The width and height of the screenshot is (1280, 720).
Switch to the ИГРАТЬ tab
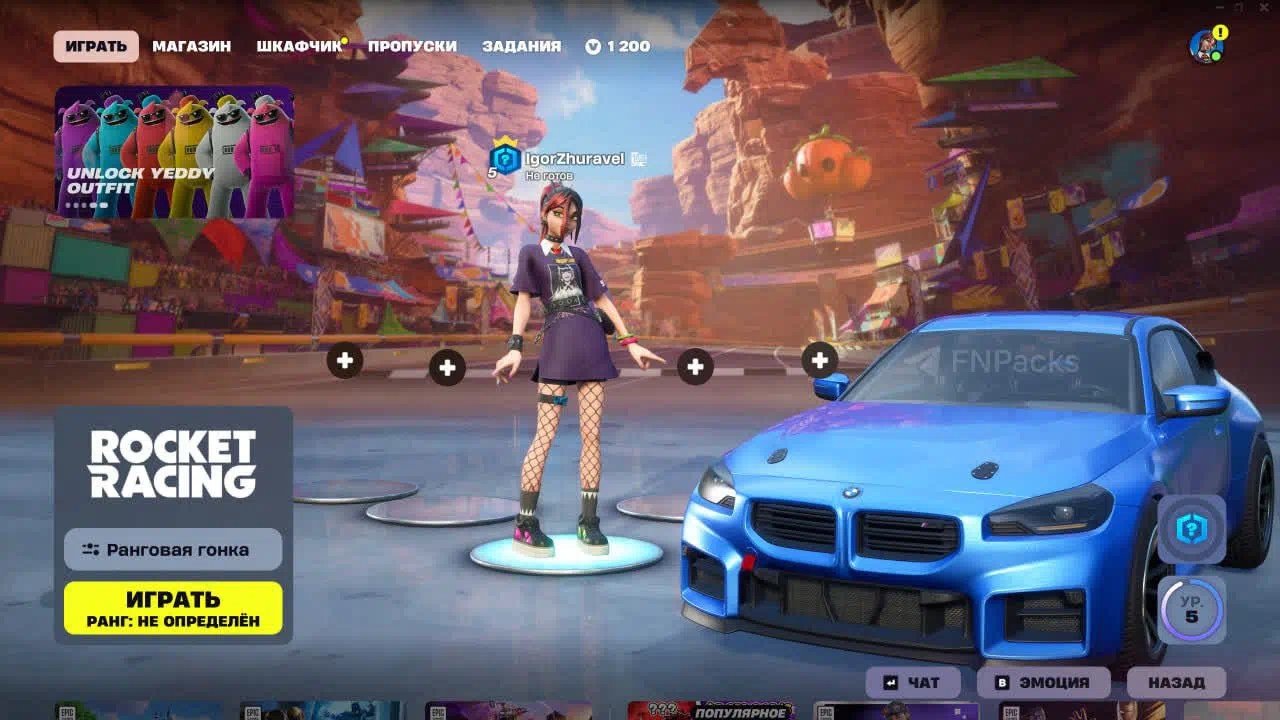point(96,46)
